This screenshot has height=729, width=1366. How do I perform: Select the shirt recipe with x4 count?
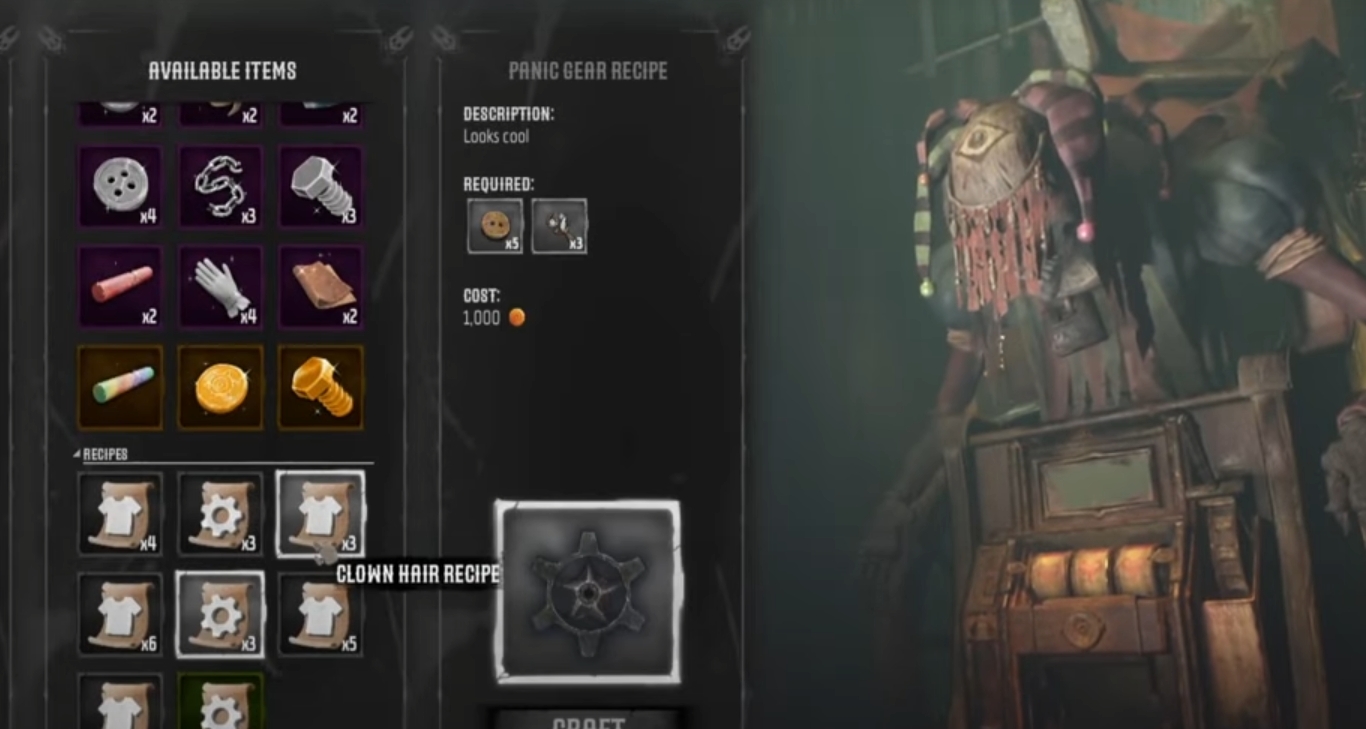pyautogui.click(x=120, y=514)
